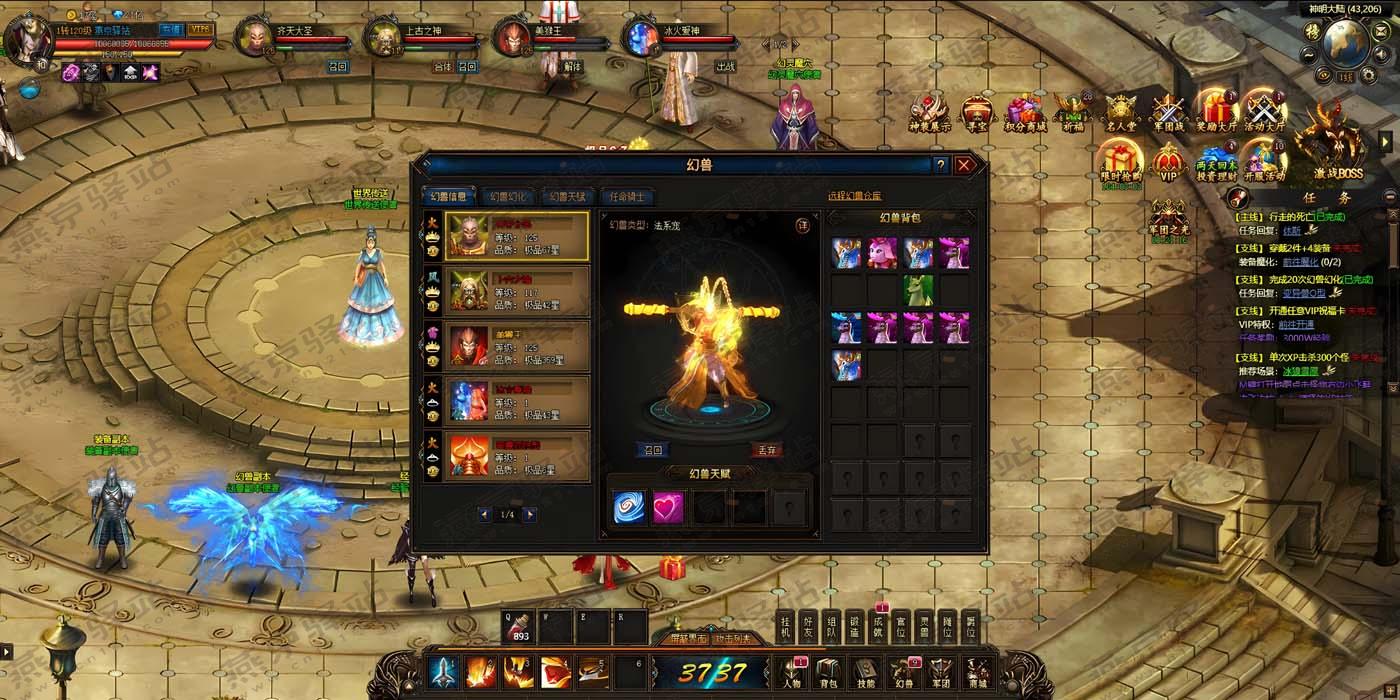Image resolution: width=1400 pixels, height=700 pixels.
Task: Open the pet window help button
Action: pyautogui.click(x=940, y=165)
